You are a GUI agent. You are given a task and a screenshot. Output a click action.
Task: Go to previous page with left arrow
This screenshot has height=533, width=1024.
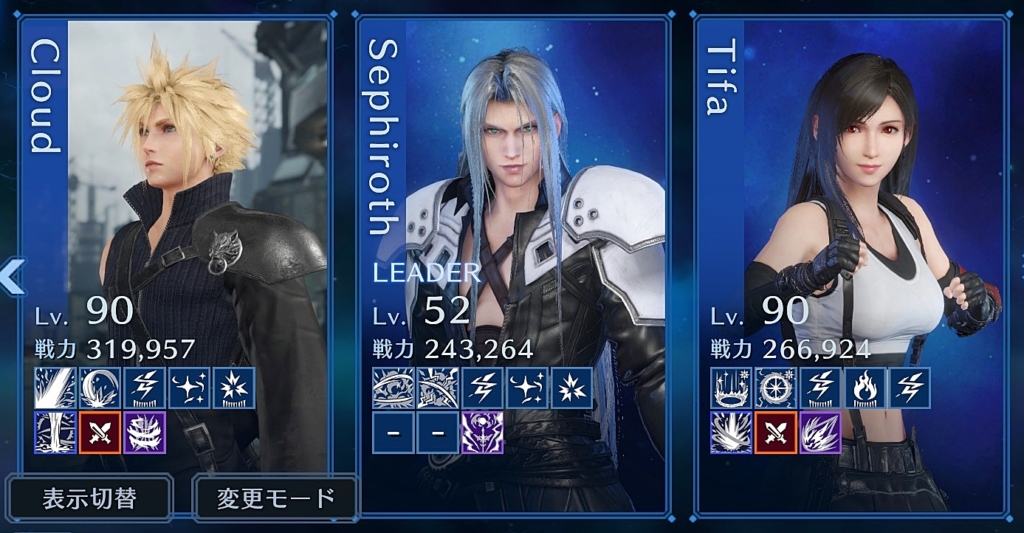[x=12, y=276]
